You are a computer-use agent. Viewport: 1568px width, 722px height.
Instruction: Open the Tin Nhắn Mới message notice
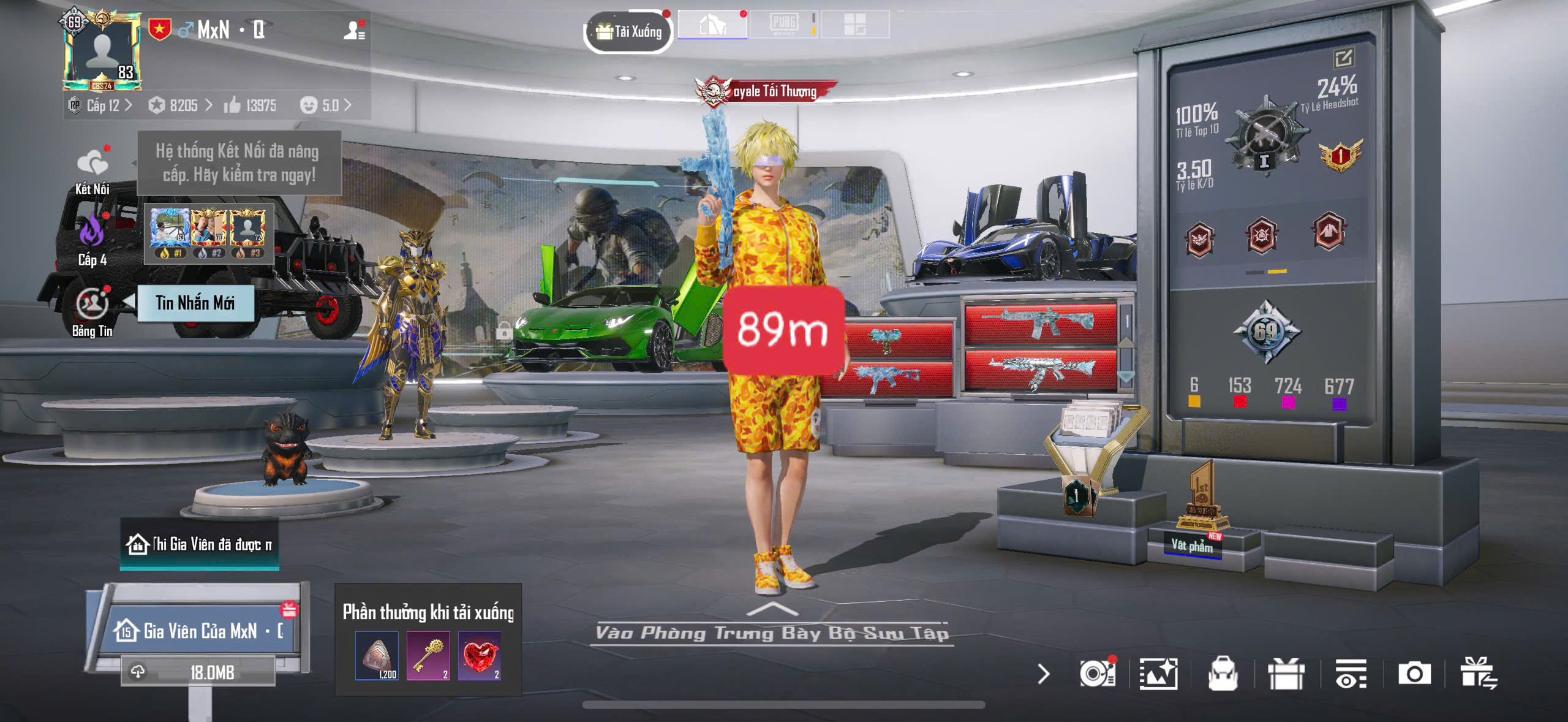coord(195,303)
